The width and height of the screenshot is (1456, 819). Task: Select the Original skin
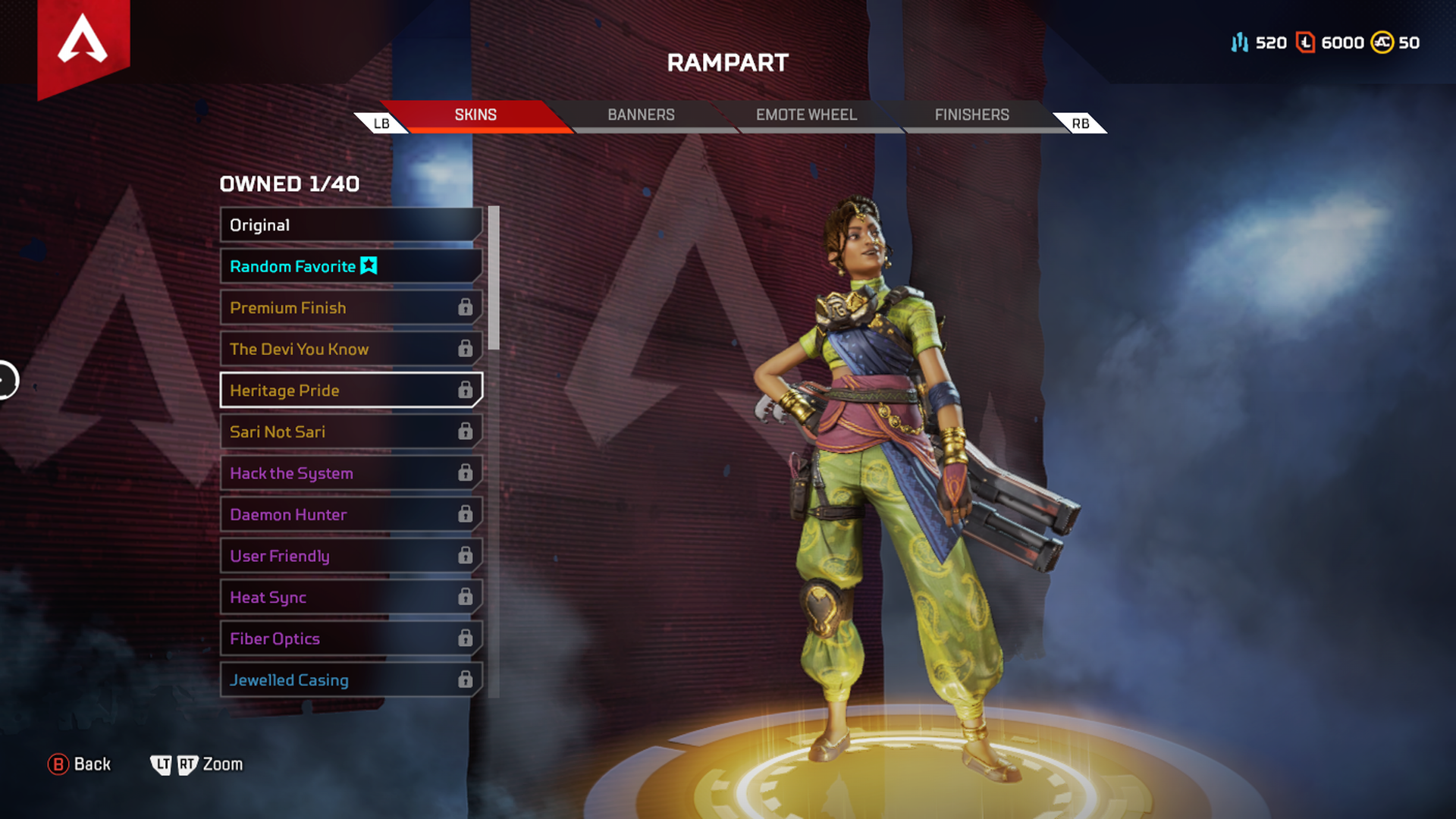(350, 225)
